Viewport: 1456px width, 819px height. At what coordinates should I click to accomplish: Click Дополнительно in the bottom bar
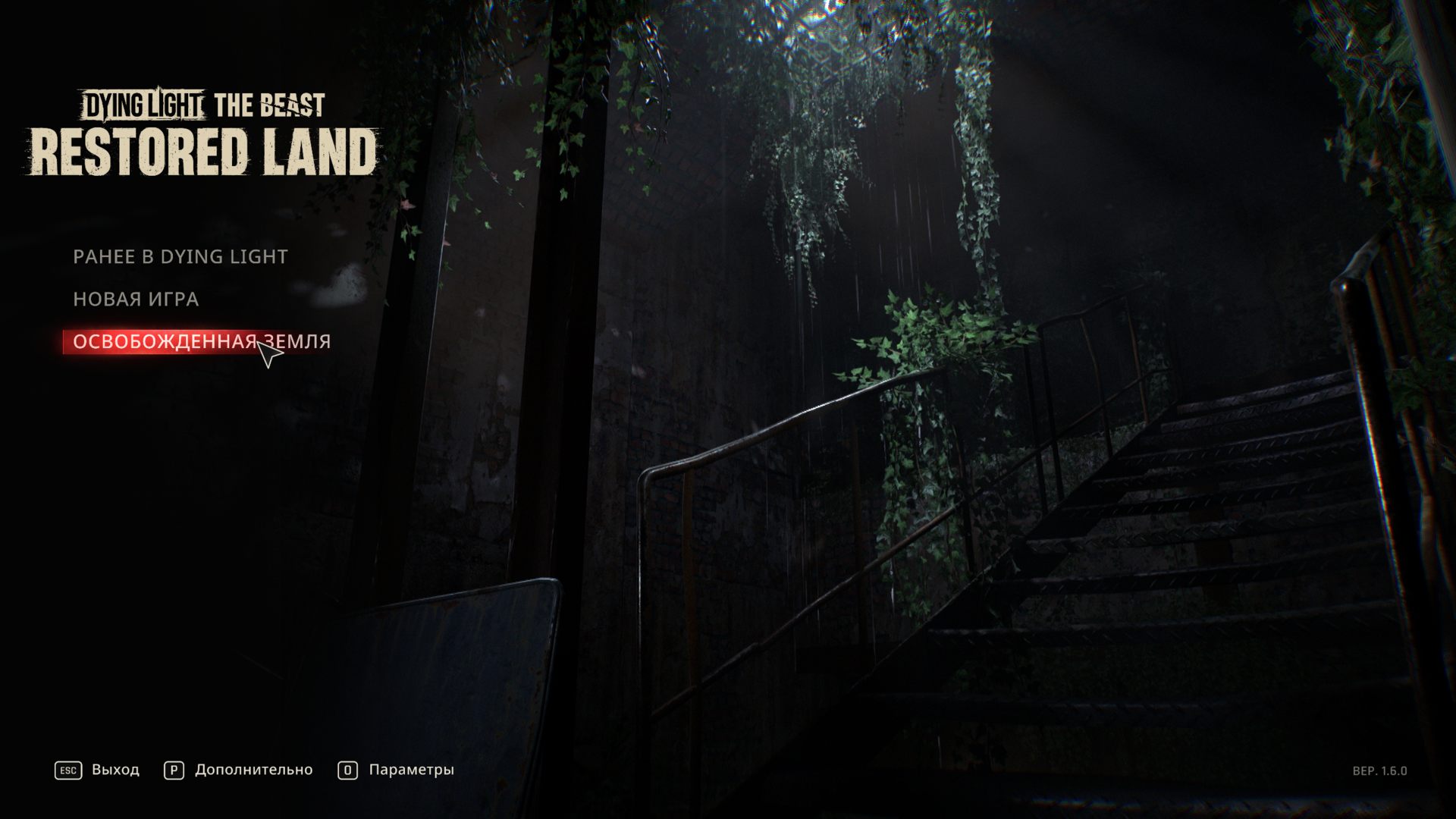pos(255,770)
